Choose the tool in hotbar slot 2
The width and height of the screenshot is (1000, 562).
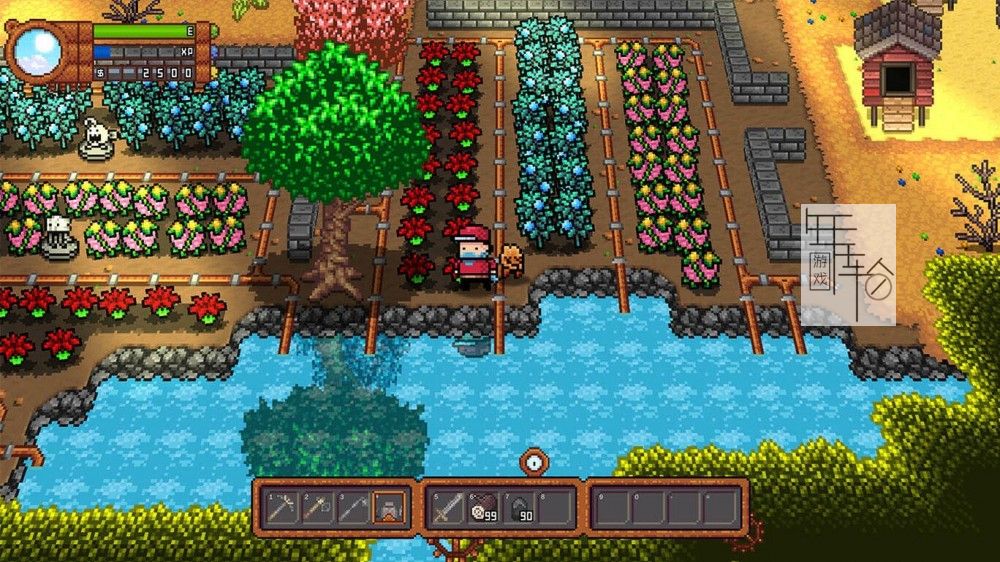(320, 508)
